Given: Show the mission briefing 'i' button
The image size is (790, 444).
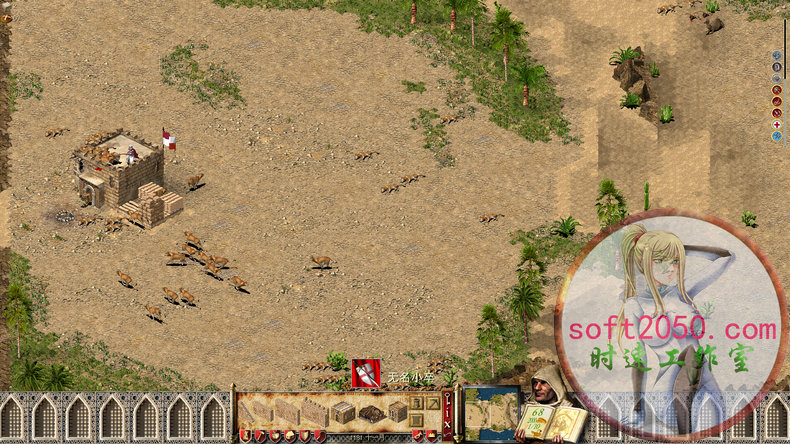Looking at the screenshot, I should (447, 412).
